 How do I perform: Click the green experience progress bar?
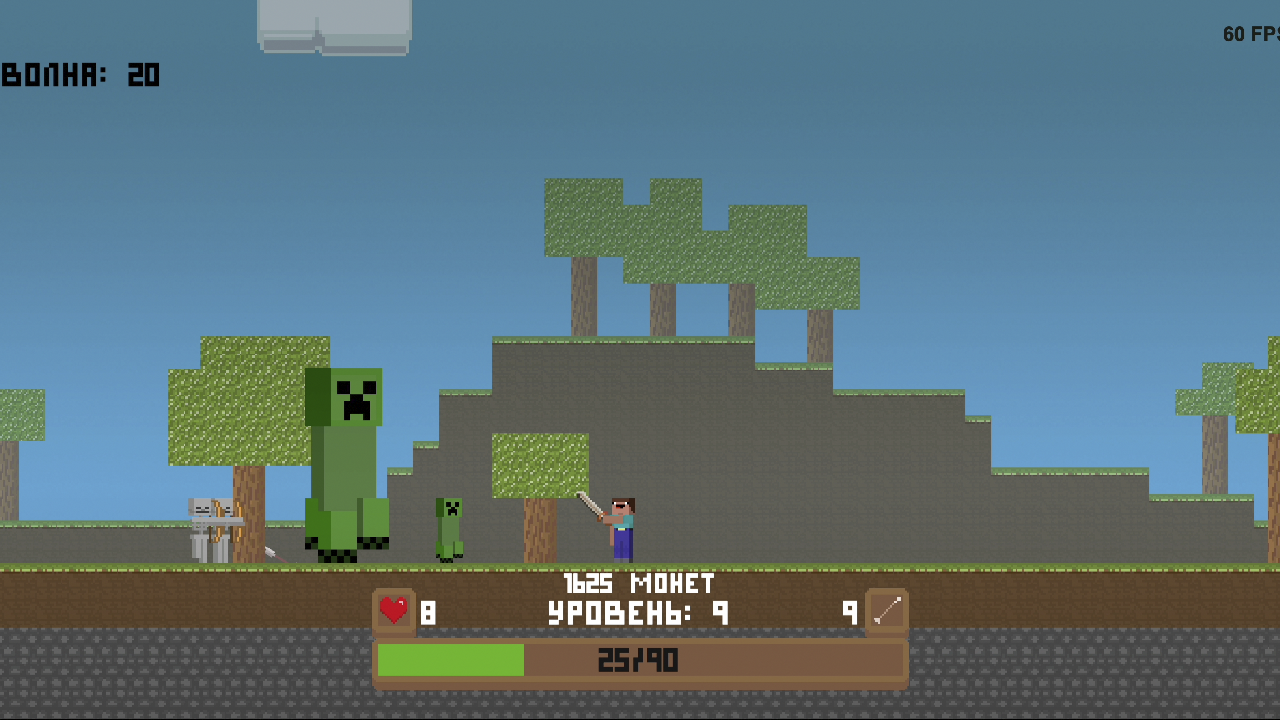[x=450, y=661]
